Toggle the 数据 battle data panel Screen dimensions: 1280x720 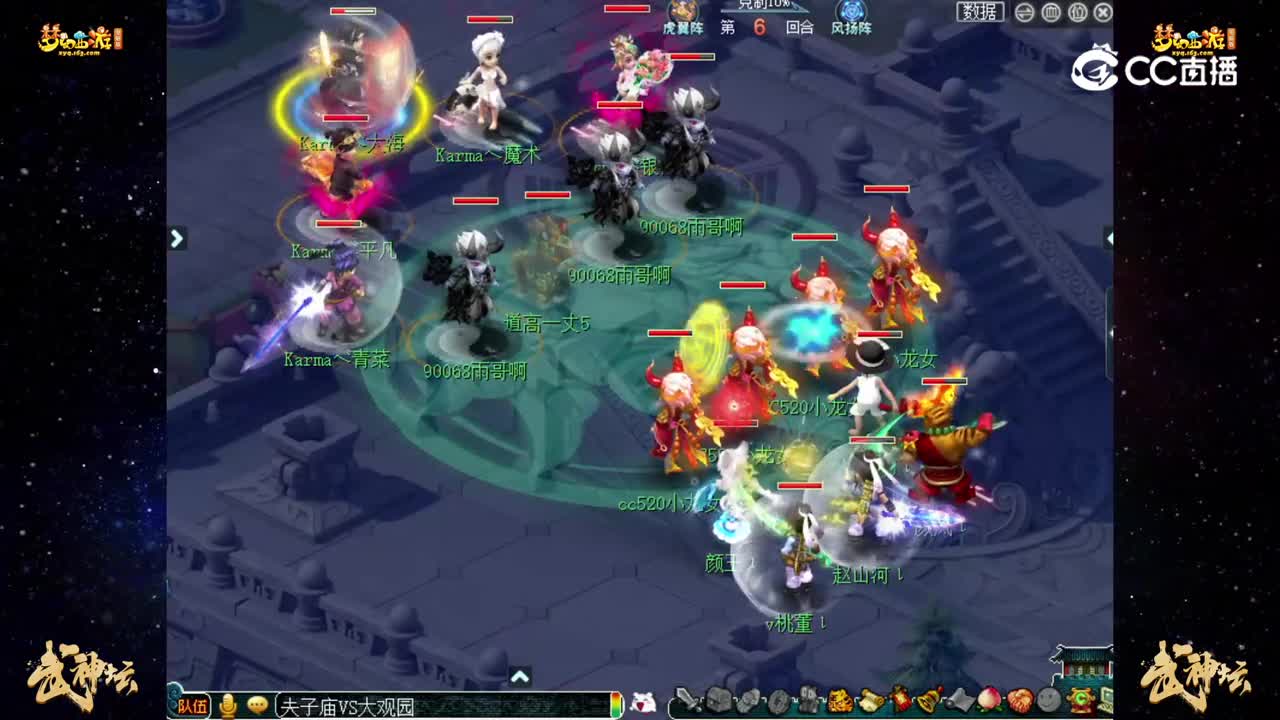981,13
